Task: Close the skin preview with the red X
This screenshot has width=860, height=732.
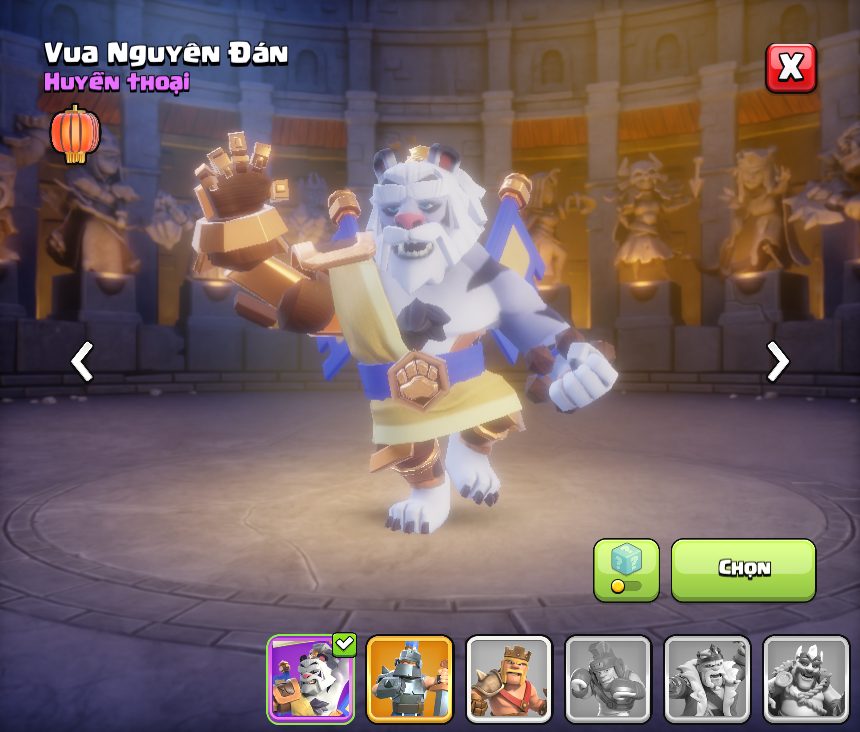Action: tap(790, 68)
